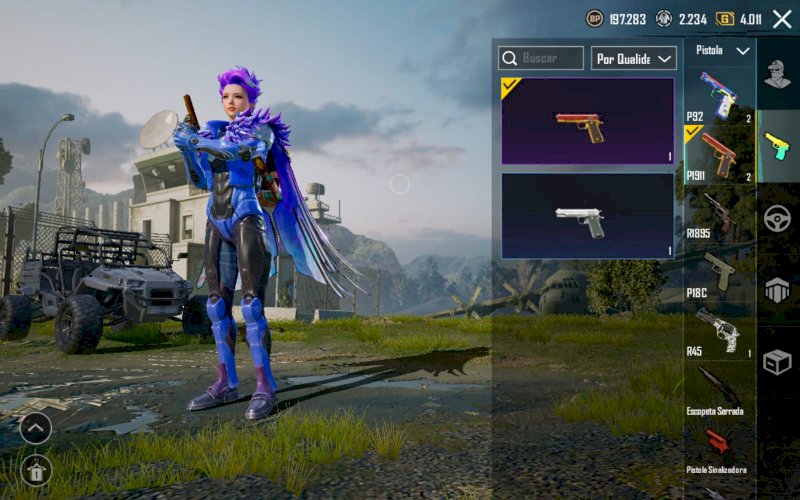Choose the P18C pistol entry

tap(719, 272)
